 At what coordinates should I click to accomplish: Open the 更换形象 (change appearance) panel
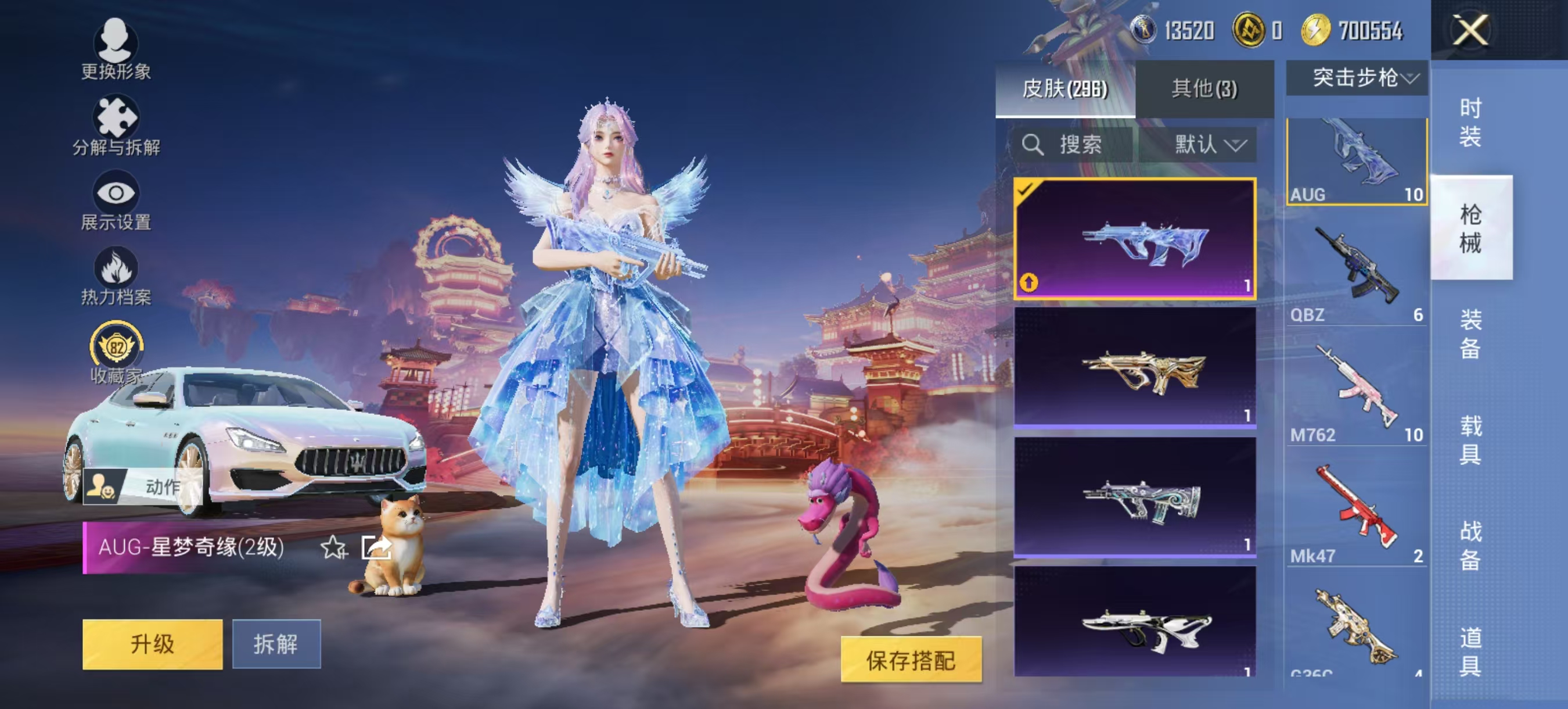pos(116,52)
